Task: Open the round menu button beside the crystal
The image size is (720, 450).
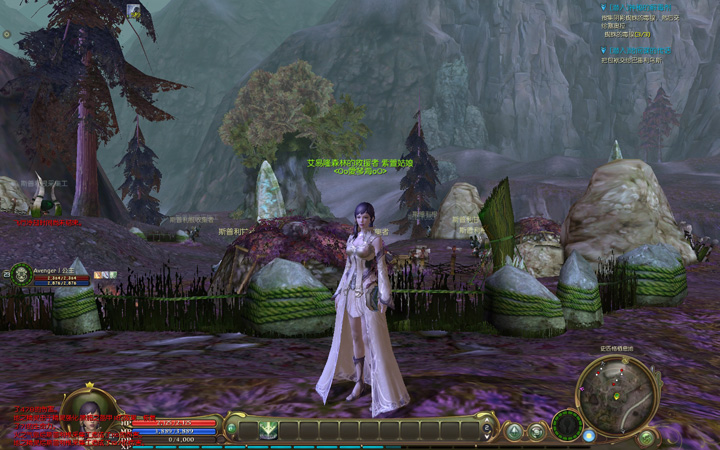Action: point(537,432)
